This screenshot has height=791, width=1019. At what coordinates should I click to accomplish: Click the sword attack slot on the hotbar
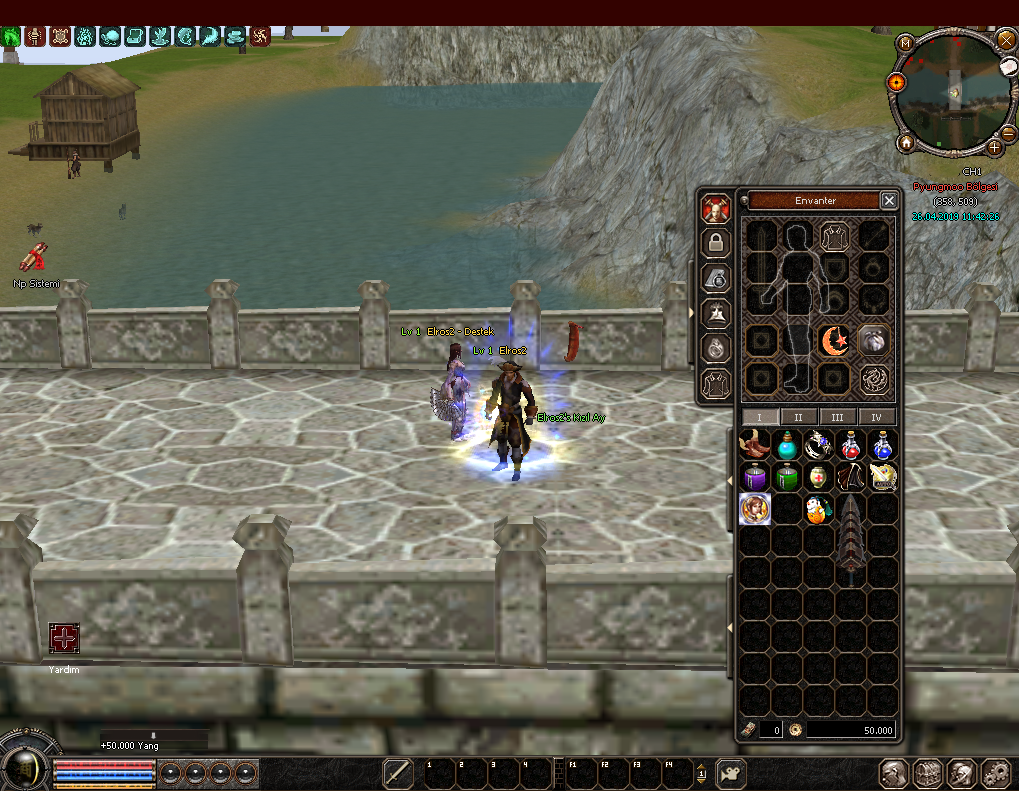point(398,773)
